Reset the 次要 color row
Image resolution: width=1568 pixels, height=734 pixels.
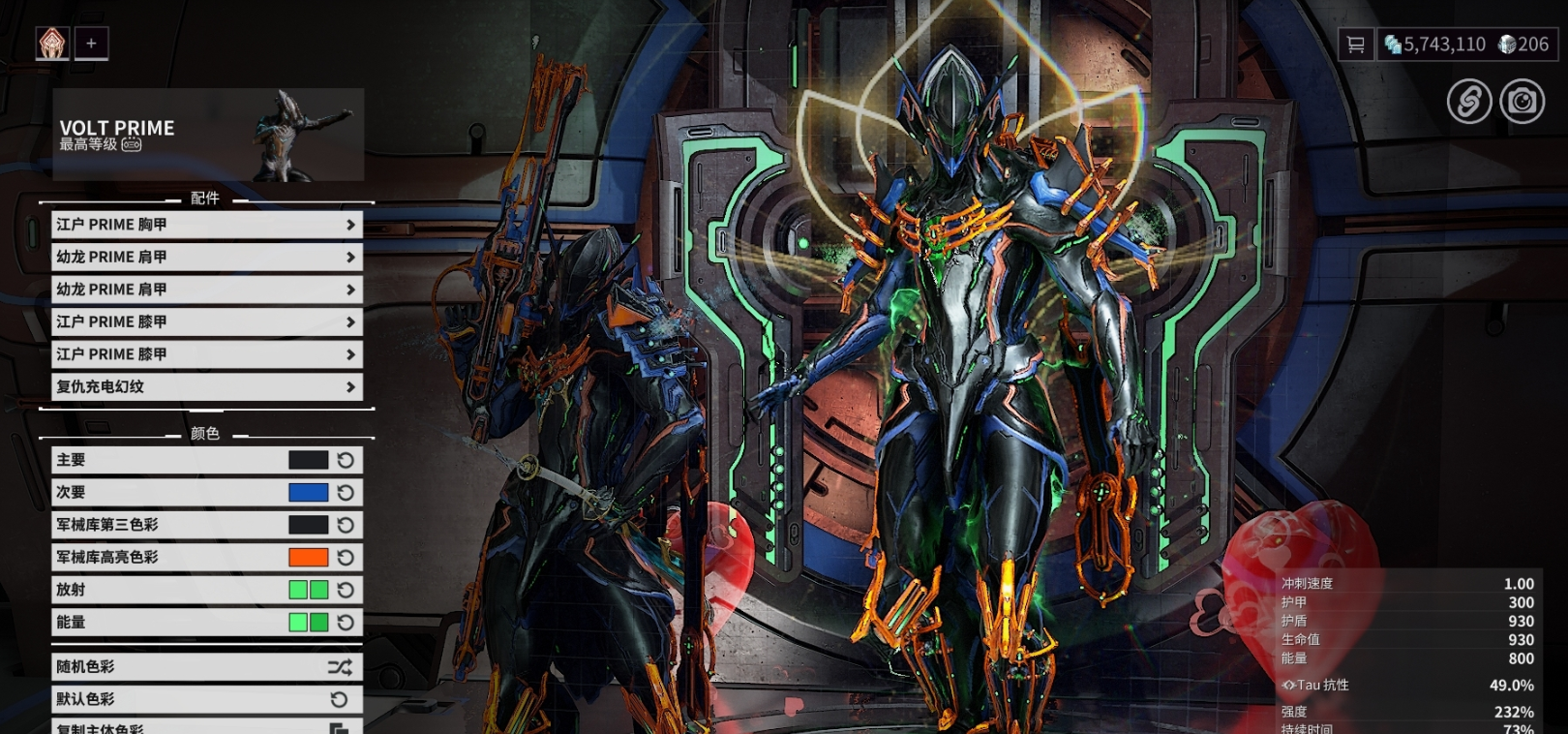click(x=346, y=492)
